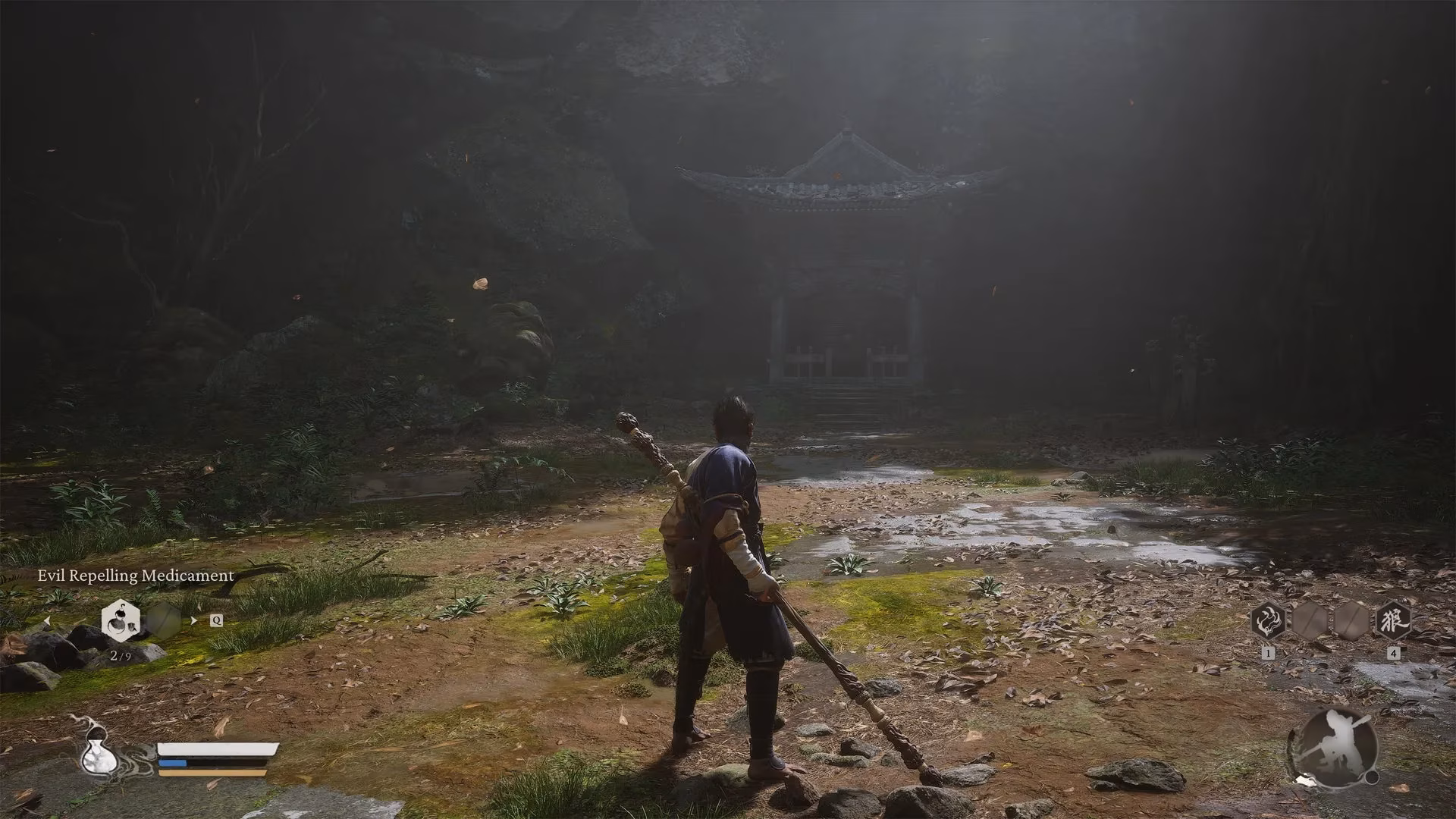The image size is (1456, 819).
Task: Click the left arrow to cycle items backward
Action: 47,620
